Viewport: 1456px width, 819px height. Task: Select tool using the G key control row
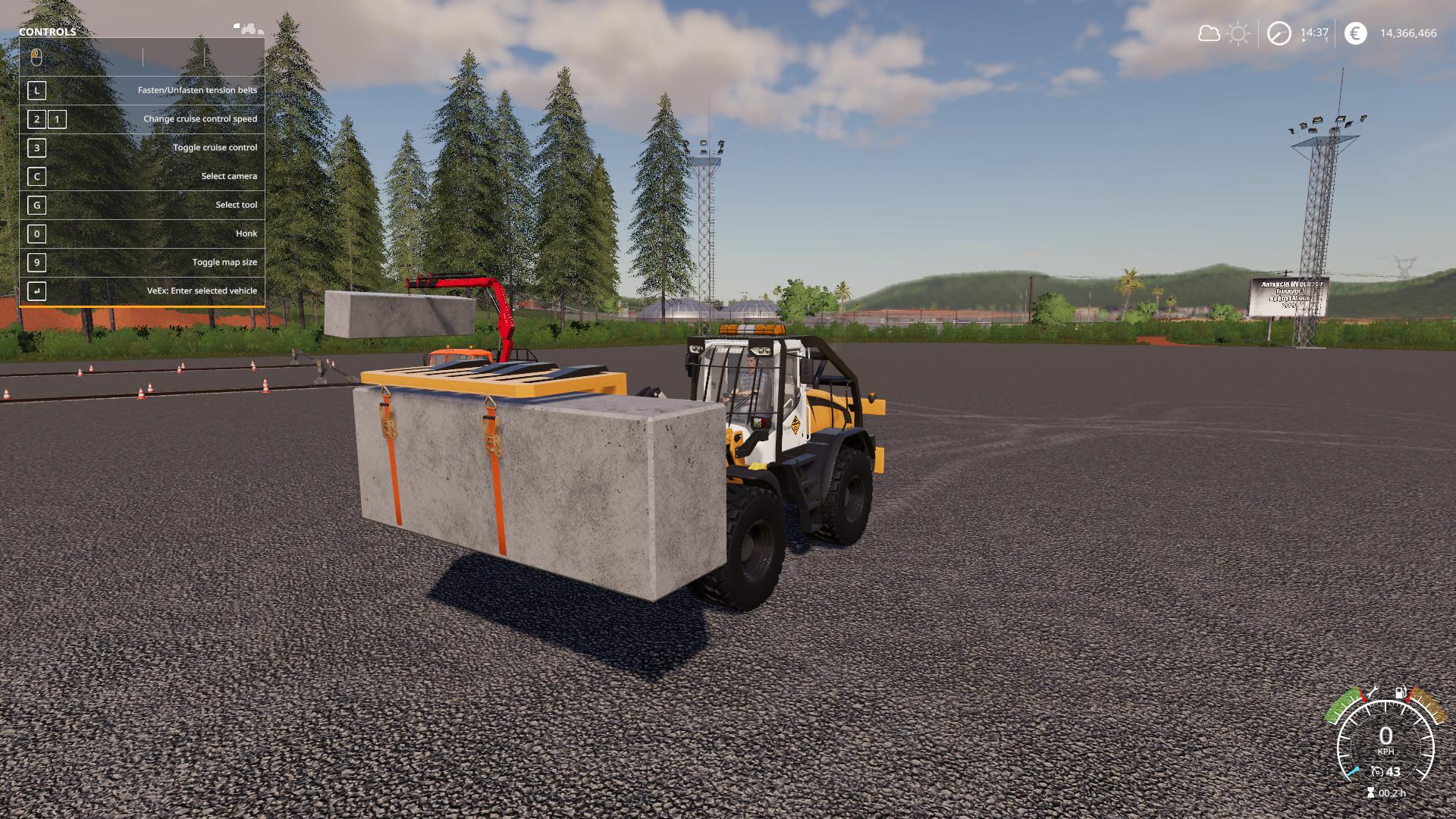tap(144, 205)
